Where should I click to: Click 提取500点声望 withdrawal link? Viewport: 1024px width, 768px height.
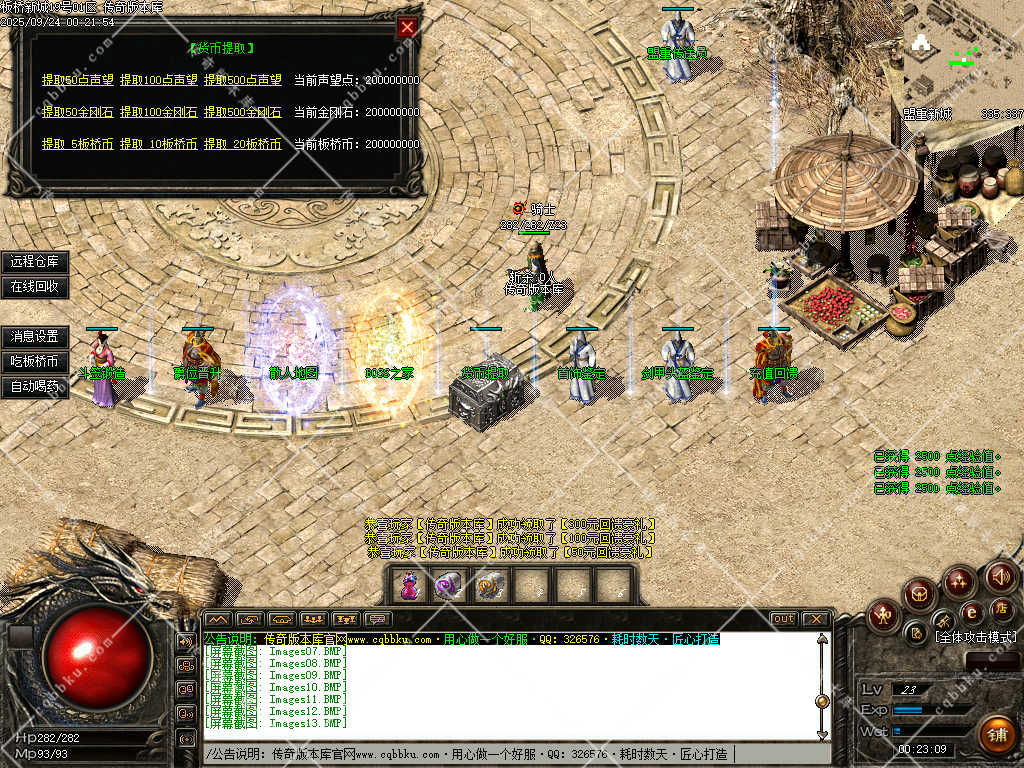coord(242,80)
